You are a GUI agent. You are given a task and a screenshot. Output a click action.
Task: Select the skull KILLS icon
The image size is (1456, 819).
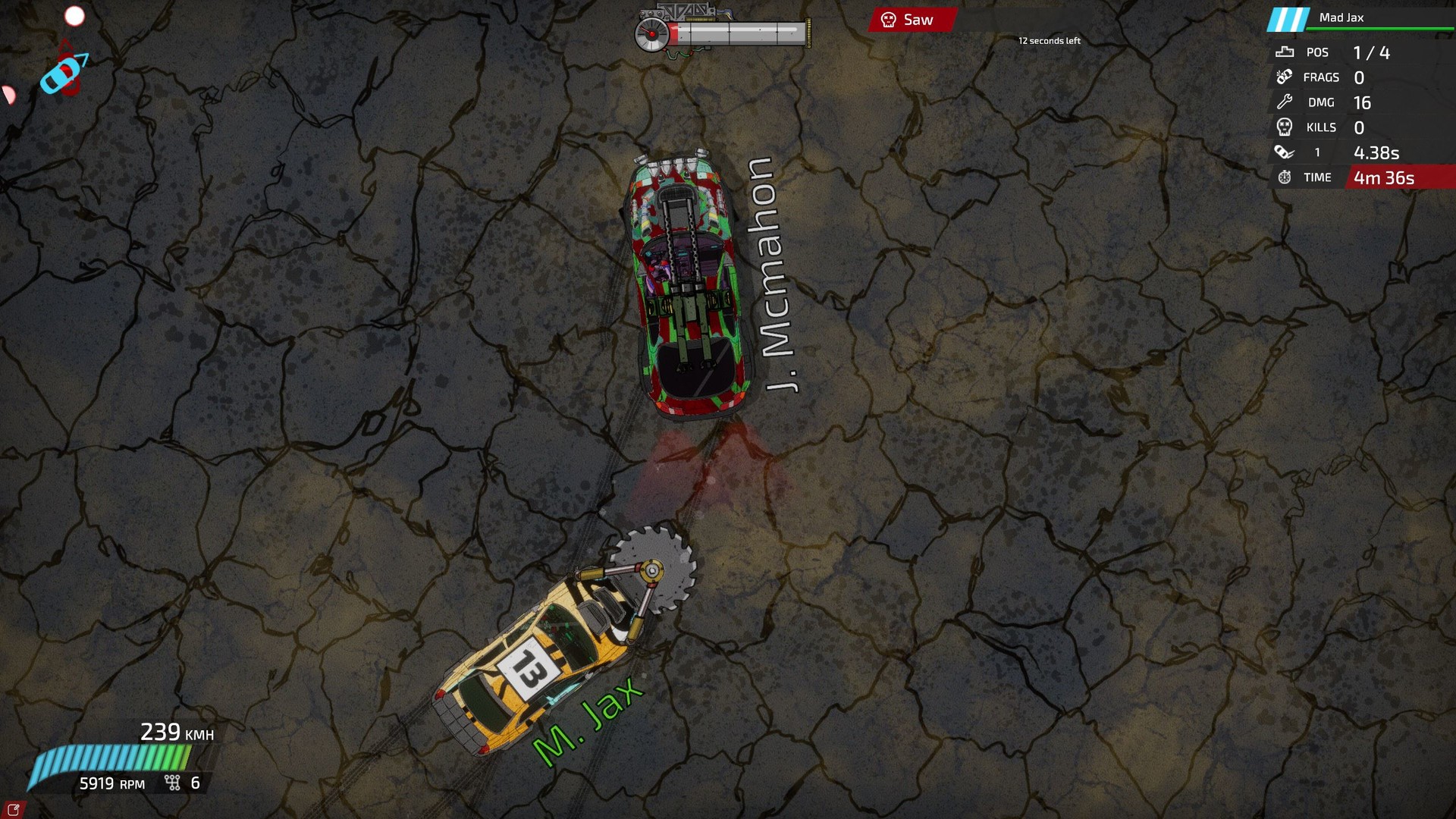pyautogui.click(x=1283, y=127)
